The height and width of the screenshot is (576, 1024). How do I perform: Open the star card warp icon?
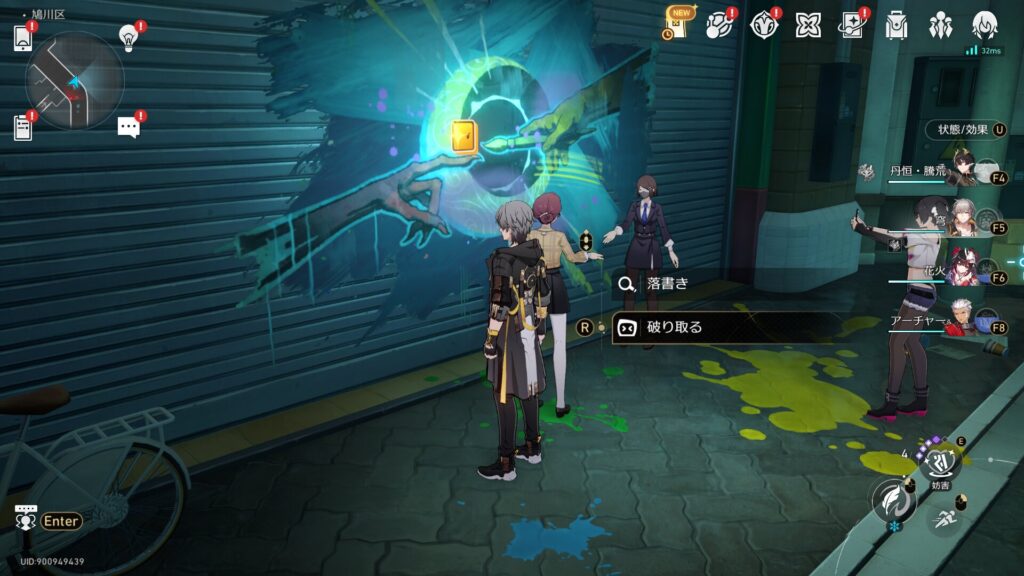point(851,26)
